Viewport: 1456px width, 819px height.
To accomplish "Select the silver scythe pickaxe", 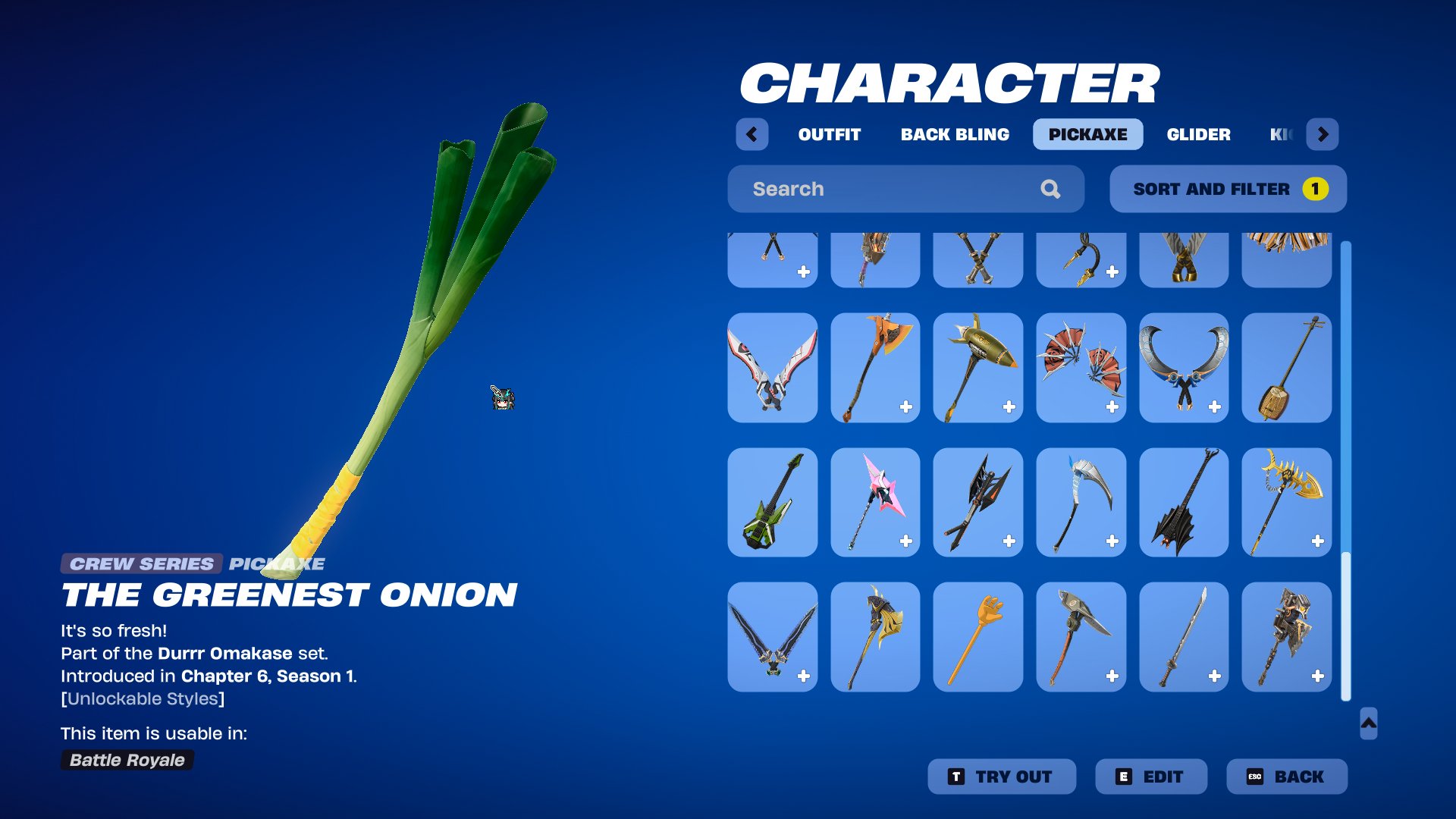I will click(x=1081, y=502).
